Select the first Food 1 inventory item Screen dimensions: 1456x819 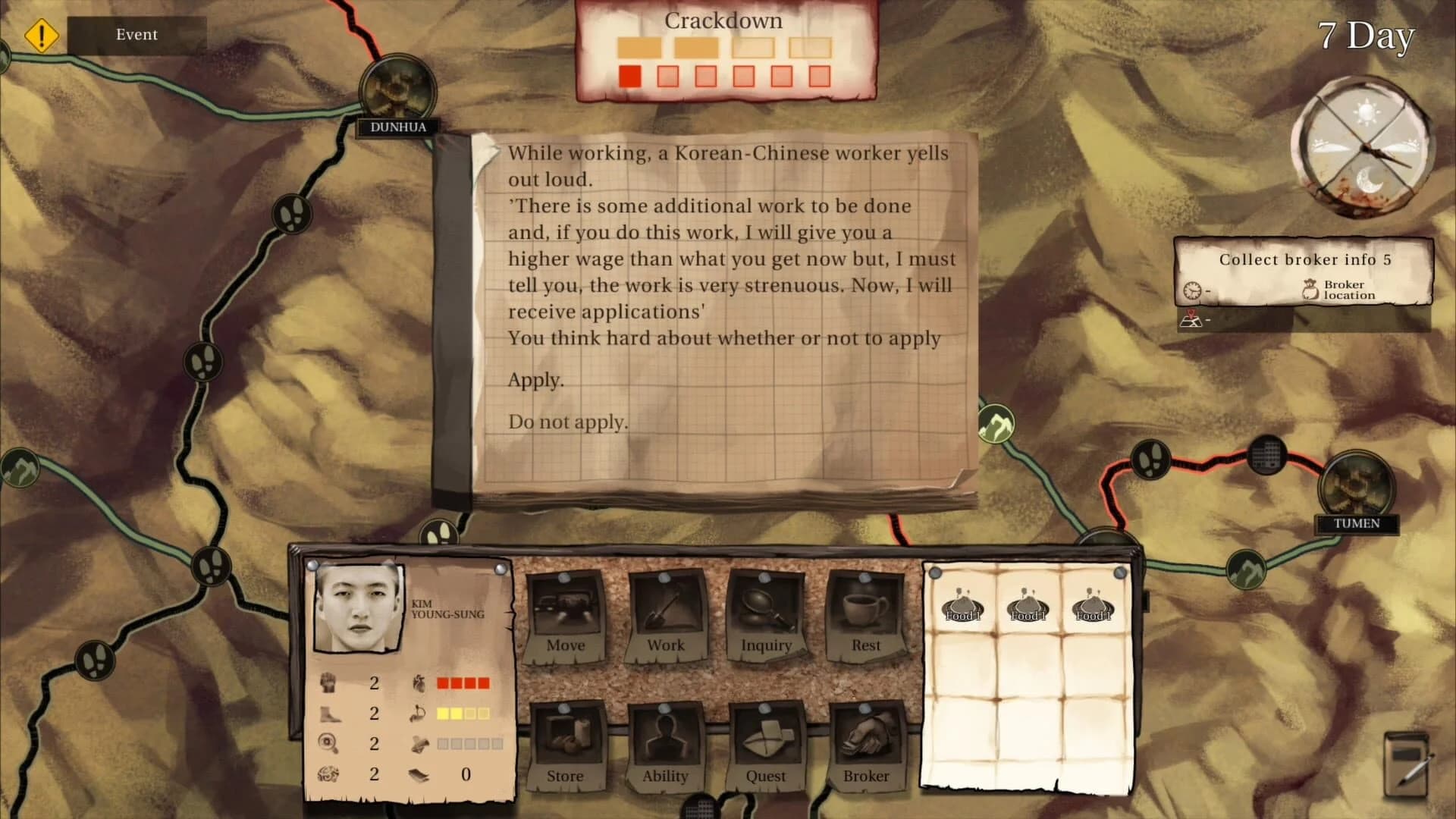tap(963, 607)
